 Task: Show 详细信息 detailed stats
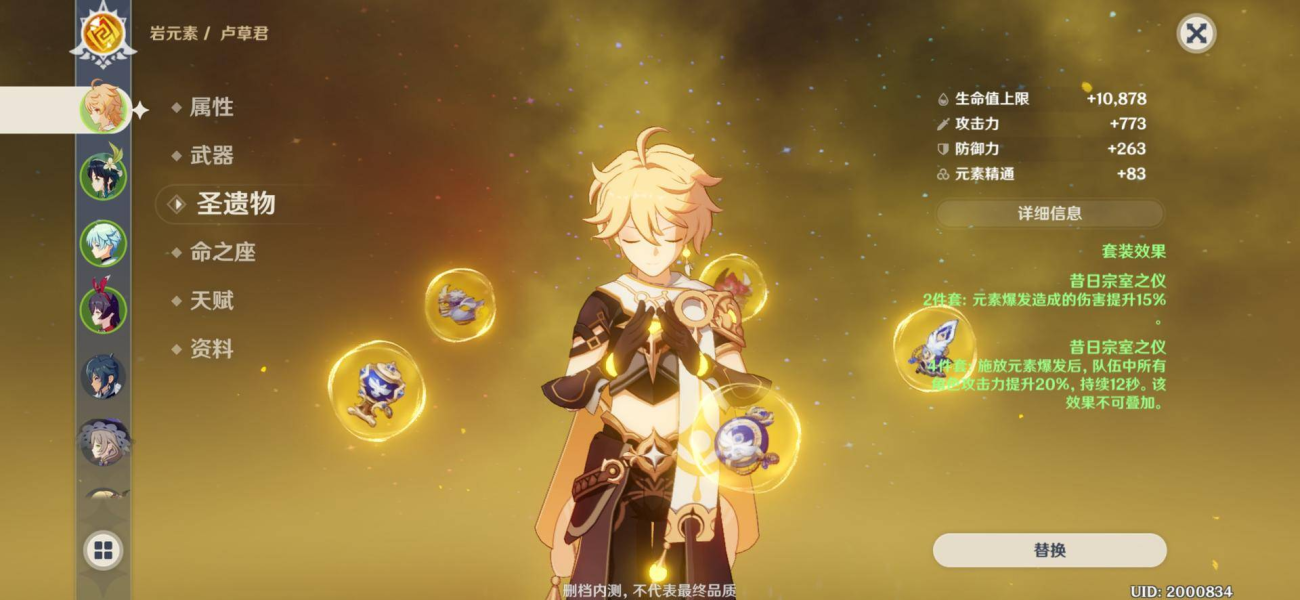[x=1050, y=213]
